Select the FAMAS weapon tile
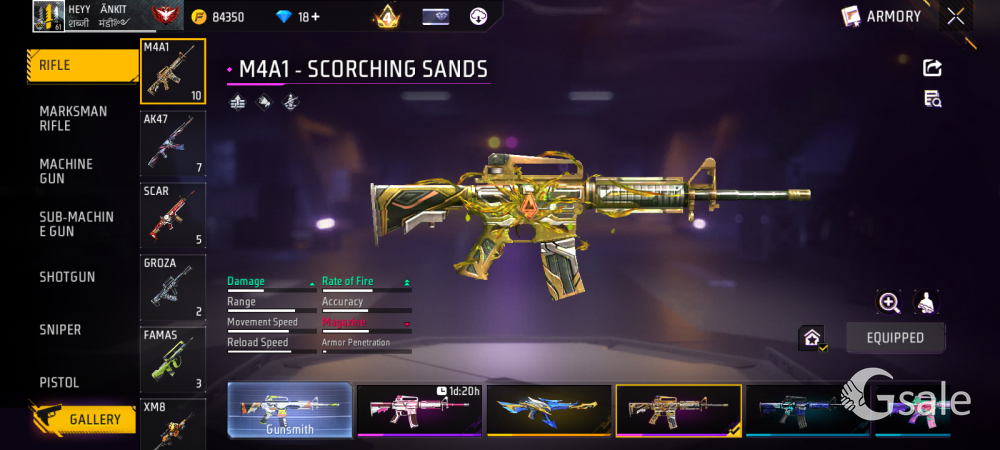Viewport: 1000px width, 450px height. 173,359
